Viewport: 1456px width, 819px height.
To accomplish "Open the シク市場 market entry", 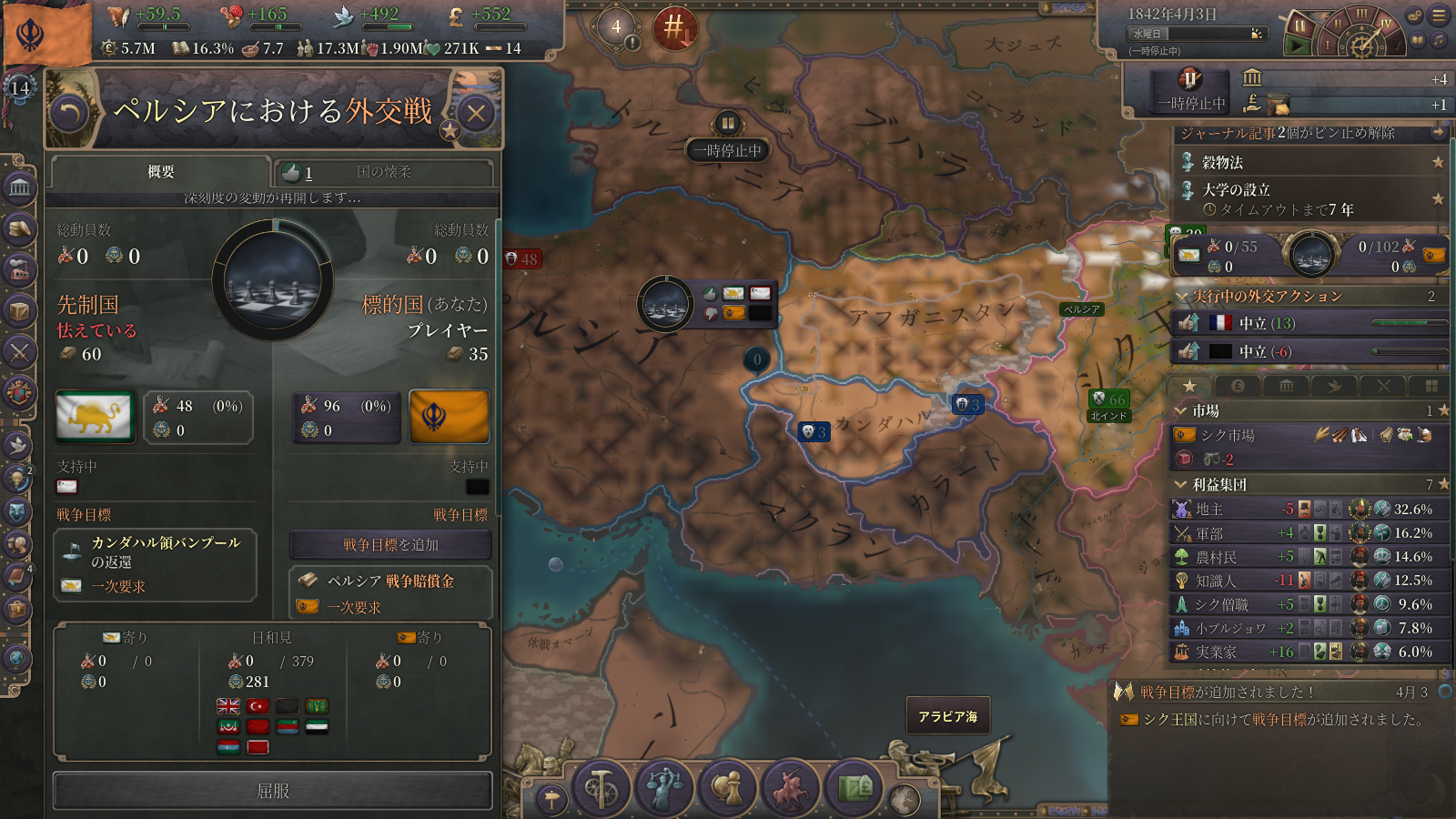I will coord(1227,435).
